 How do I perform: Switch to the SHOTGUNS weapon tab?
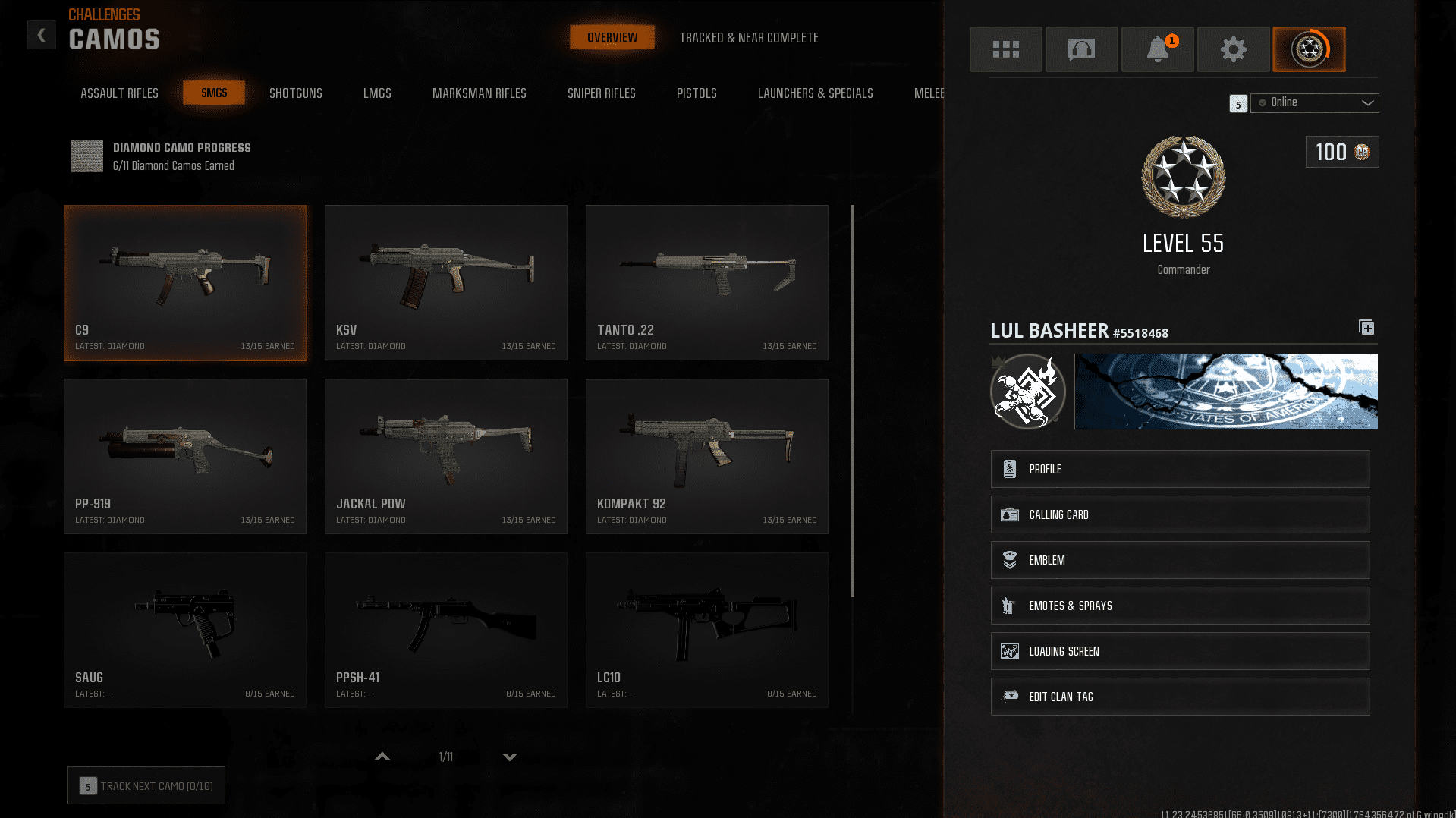click(295, 93)
